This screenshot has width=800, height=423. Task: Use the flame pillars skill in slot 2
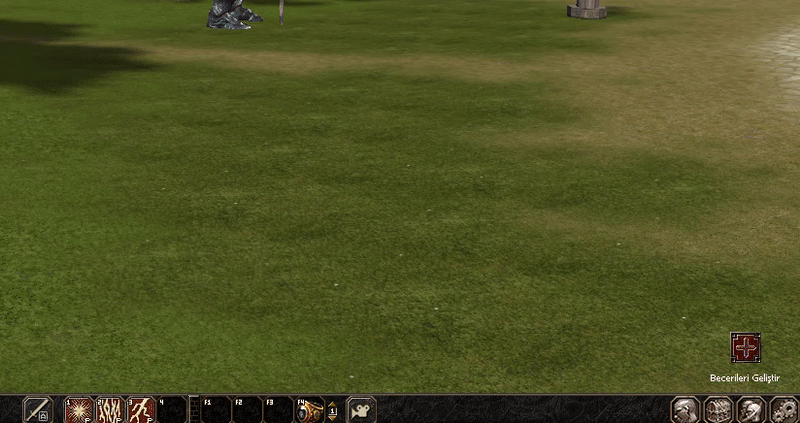click(x=110, y=410)
